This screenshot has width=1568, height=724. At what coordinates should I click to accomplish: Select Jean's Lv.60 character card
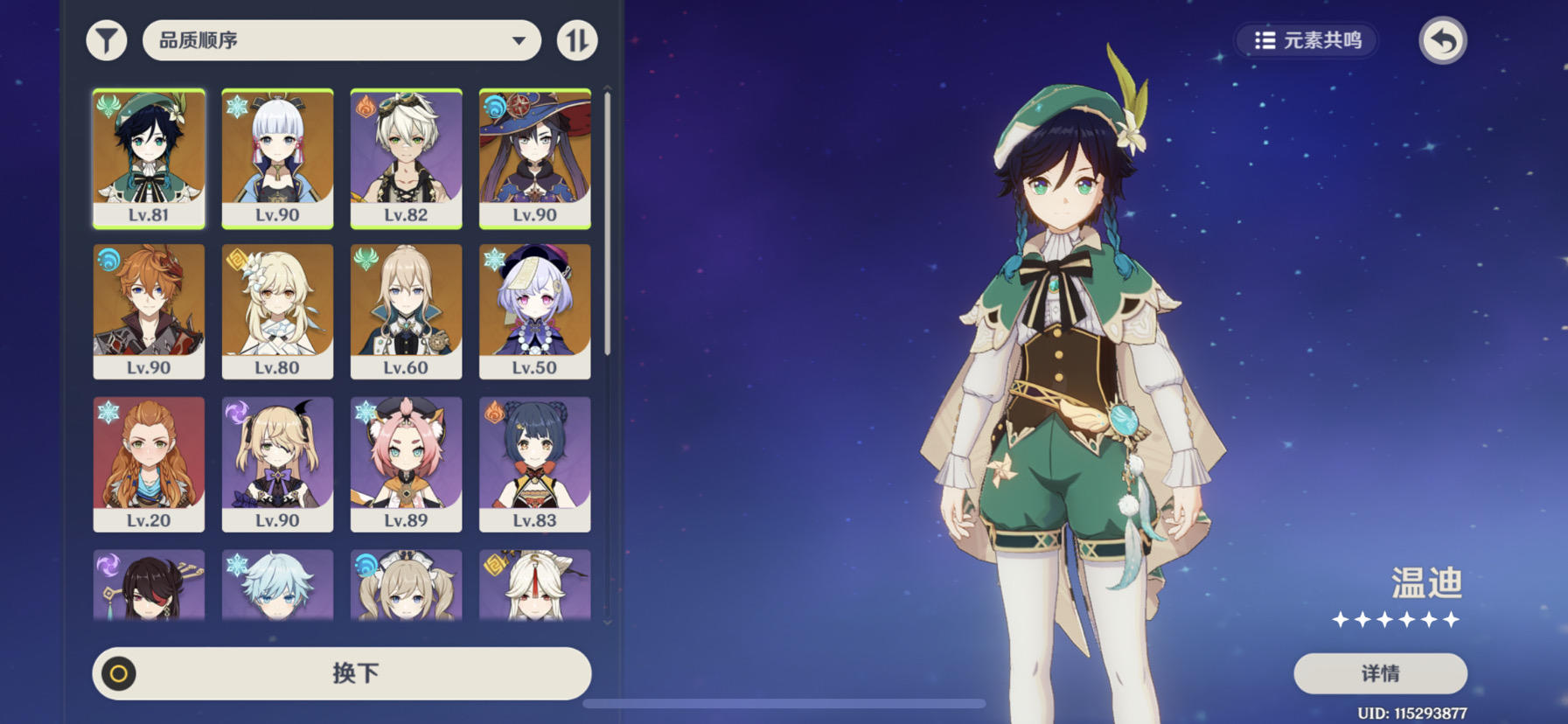pos(406,311)
